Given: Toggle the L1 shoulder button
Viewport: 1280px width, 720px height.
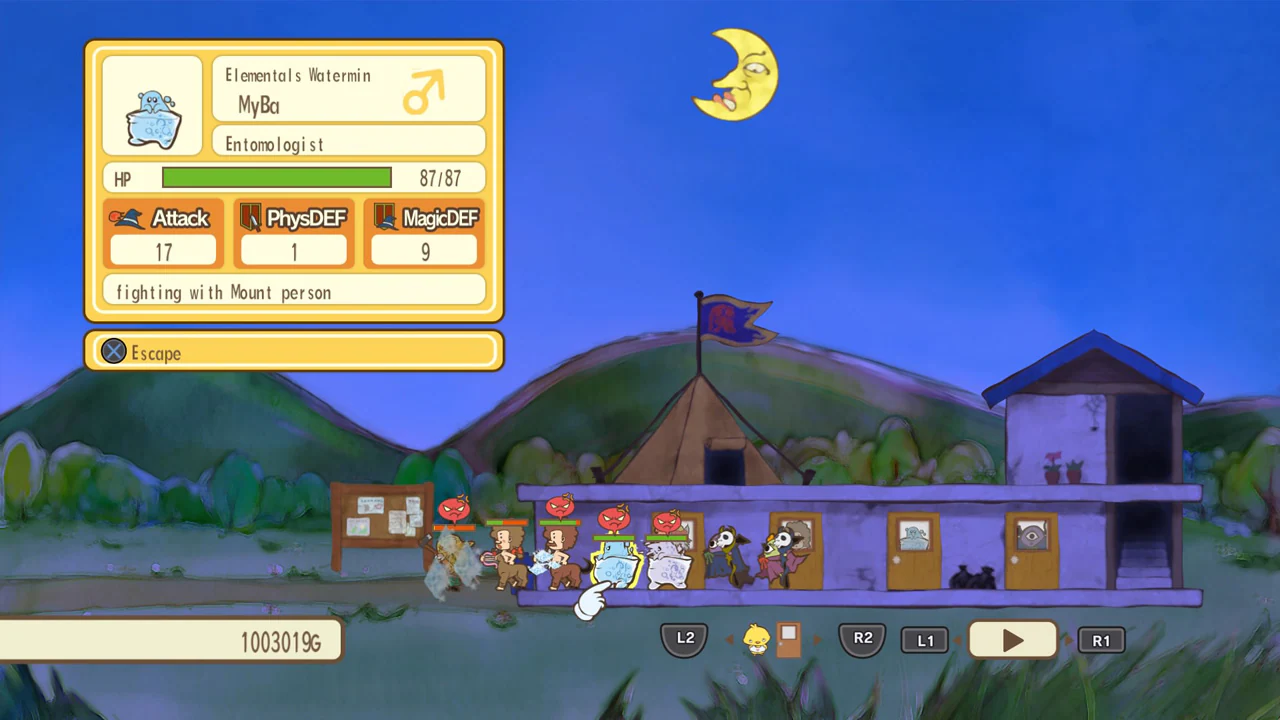Looking at the screenshot, I should [925, 640].
